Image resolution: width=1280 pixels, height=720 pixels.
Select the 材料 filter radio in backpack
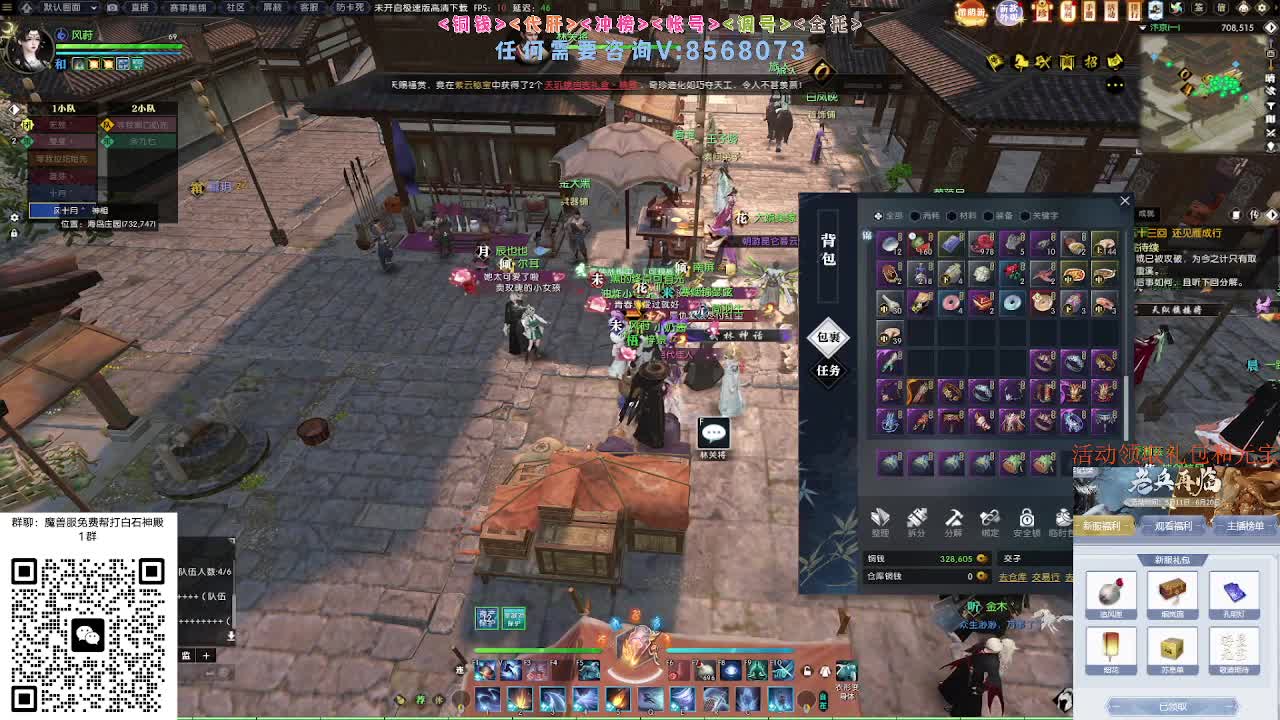[x=950, y=215]
